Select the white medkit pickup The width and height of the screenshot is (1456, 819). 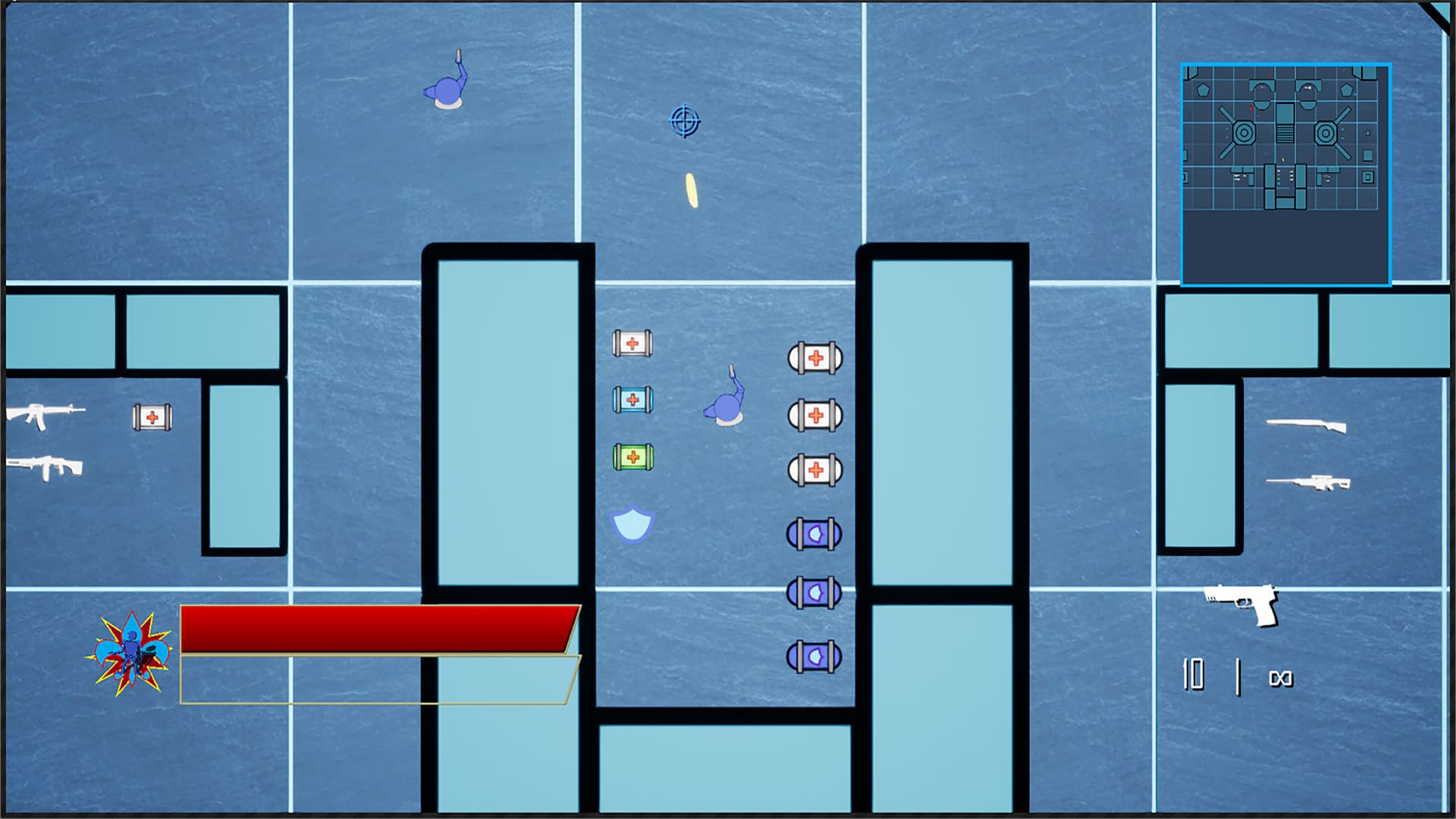click(x=633, y=343)
